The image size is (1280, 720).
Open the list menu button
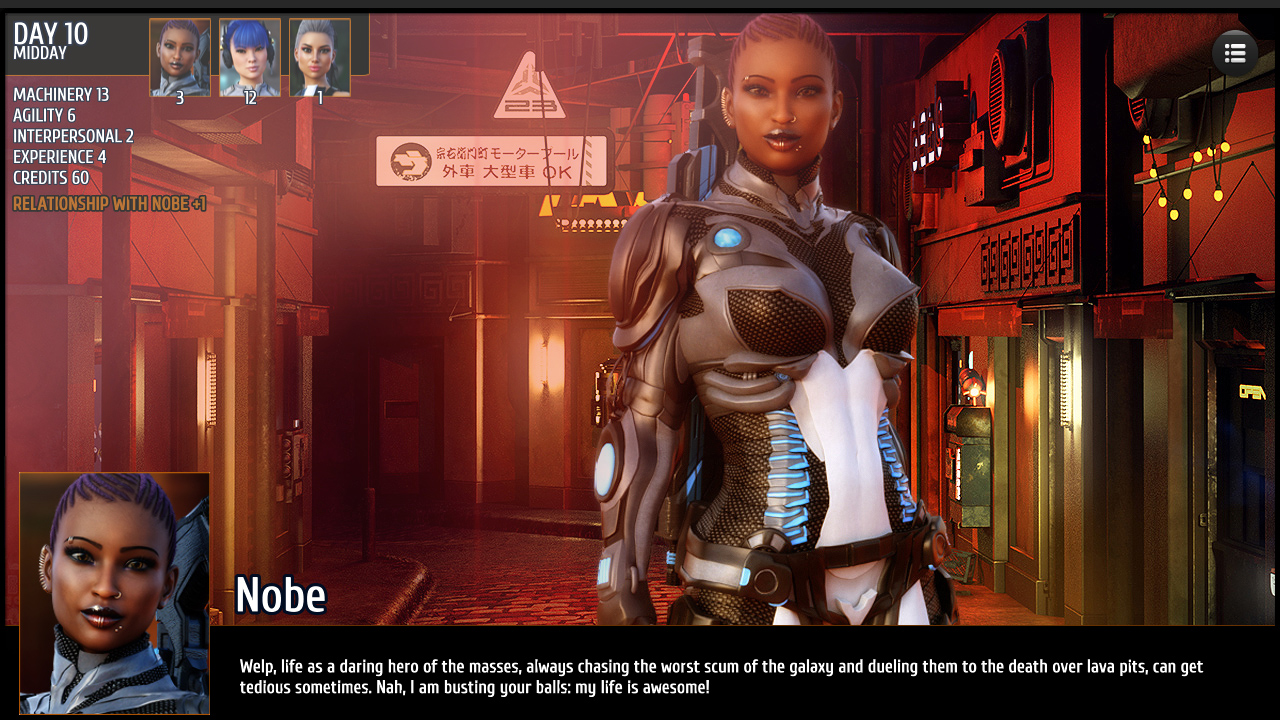click(x=1235, y=54)
